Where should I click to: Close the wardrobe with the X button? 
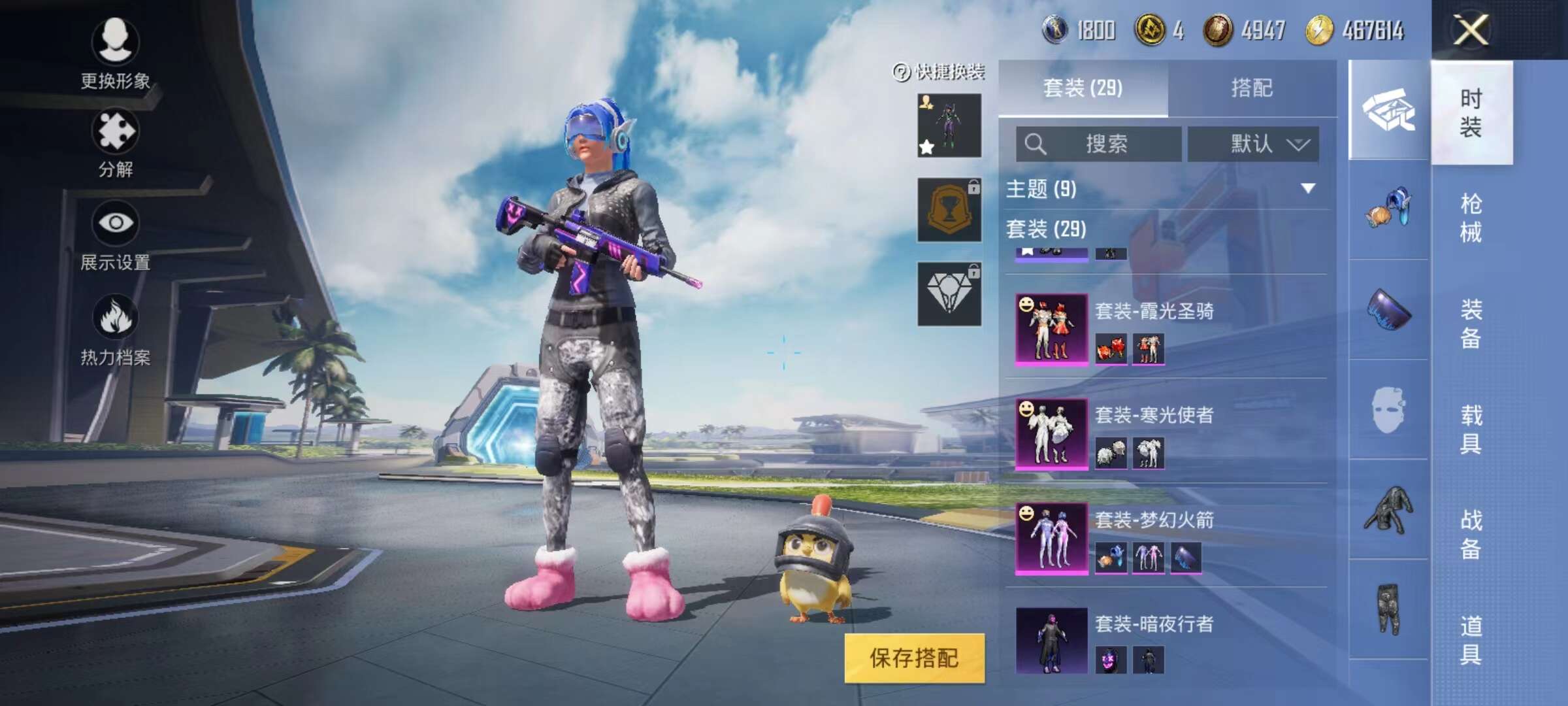[x=1471, y=30]
